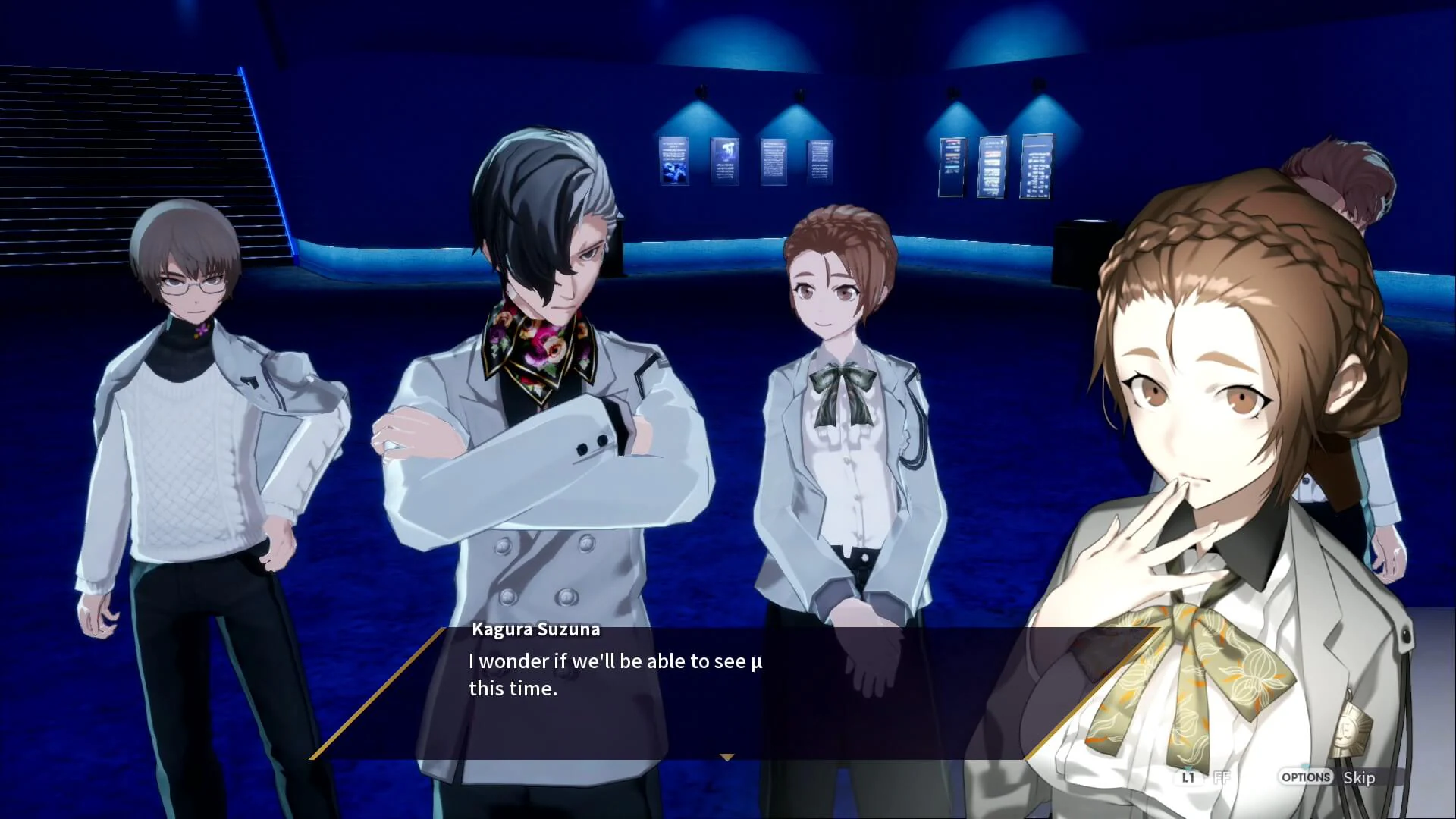Click the dialogue text about seeing μ
The height and width of the screenshot is (819, 1456).
616,661
